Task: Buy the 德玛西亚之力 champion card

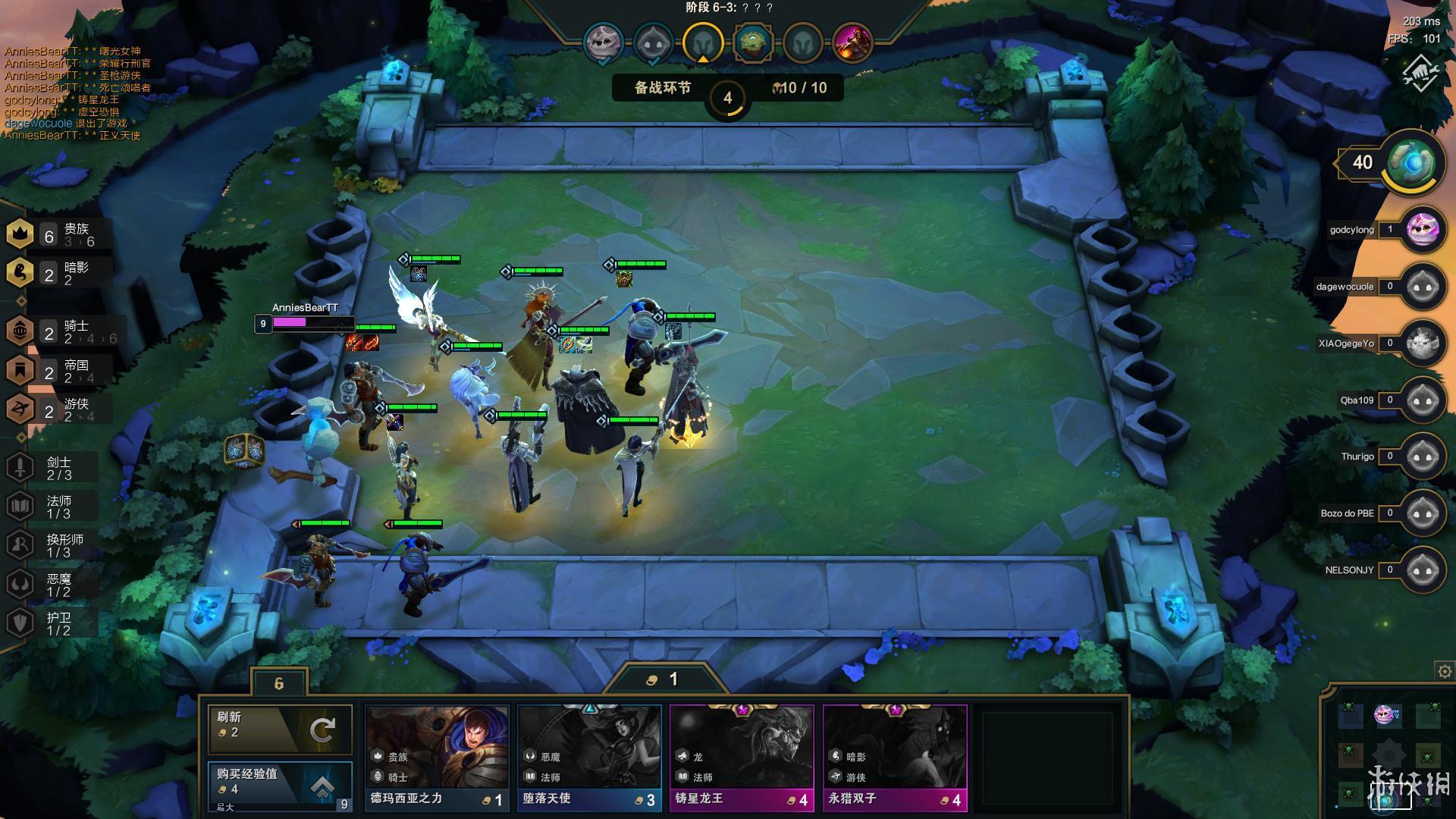Action: point(437,757)
